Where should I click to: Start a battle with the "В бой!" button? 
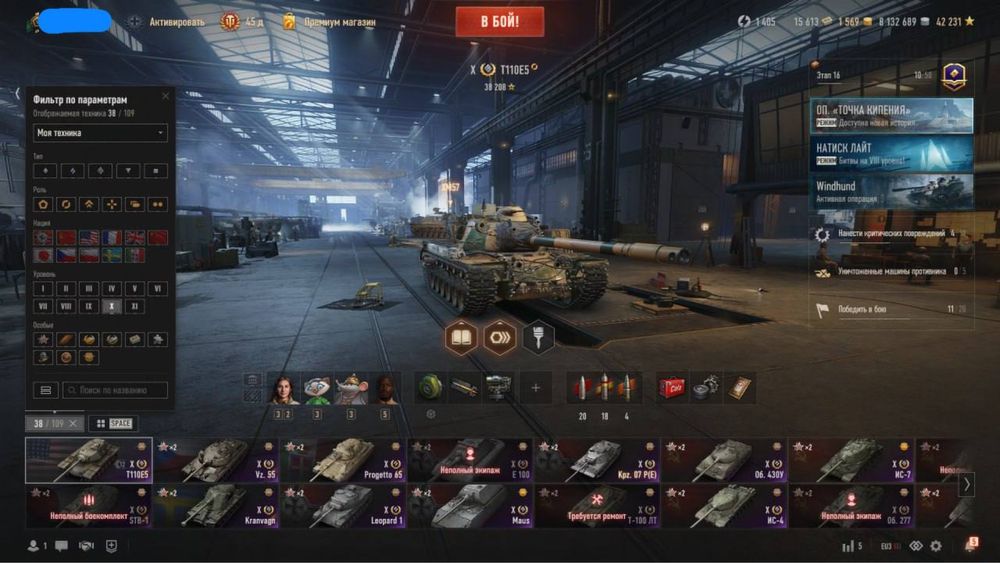[x=499, y=21]
